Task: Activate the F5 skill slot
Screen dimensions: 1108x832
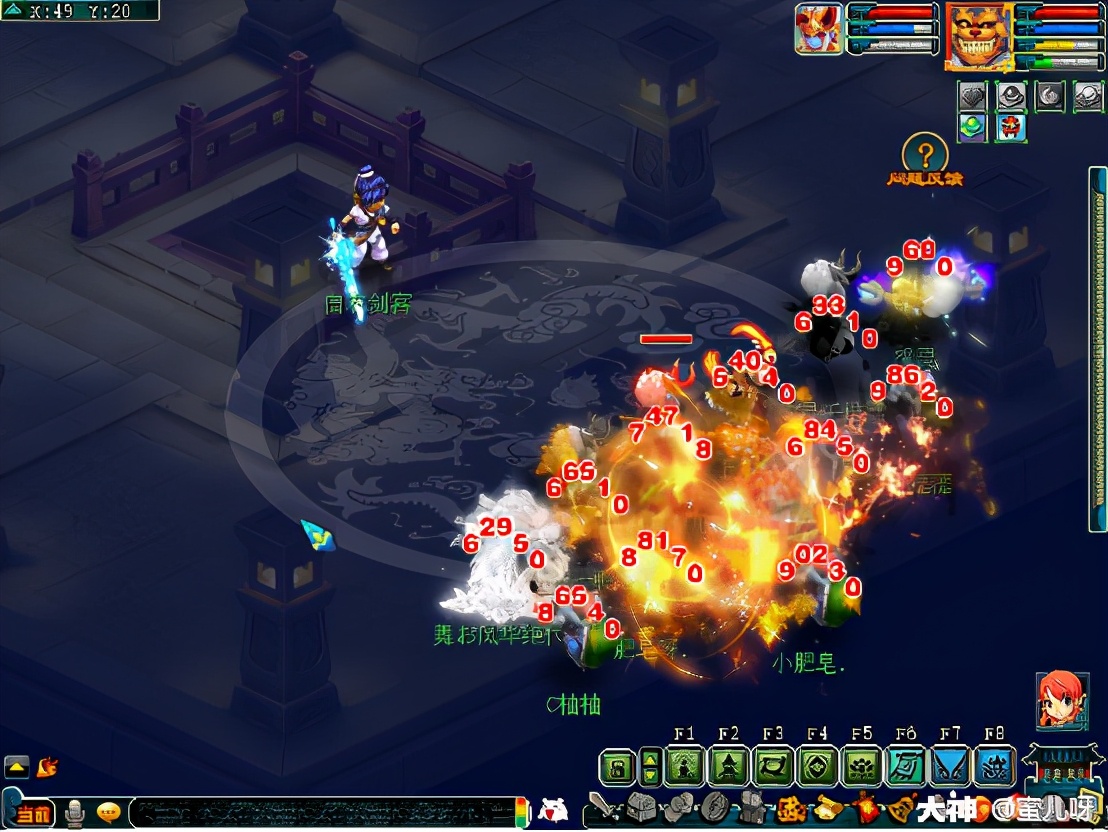Action: 862,767
